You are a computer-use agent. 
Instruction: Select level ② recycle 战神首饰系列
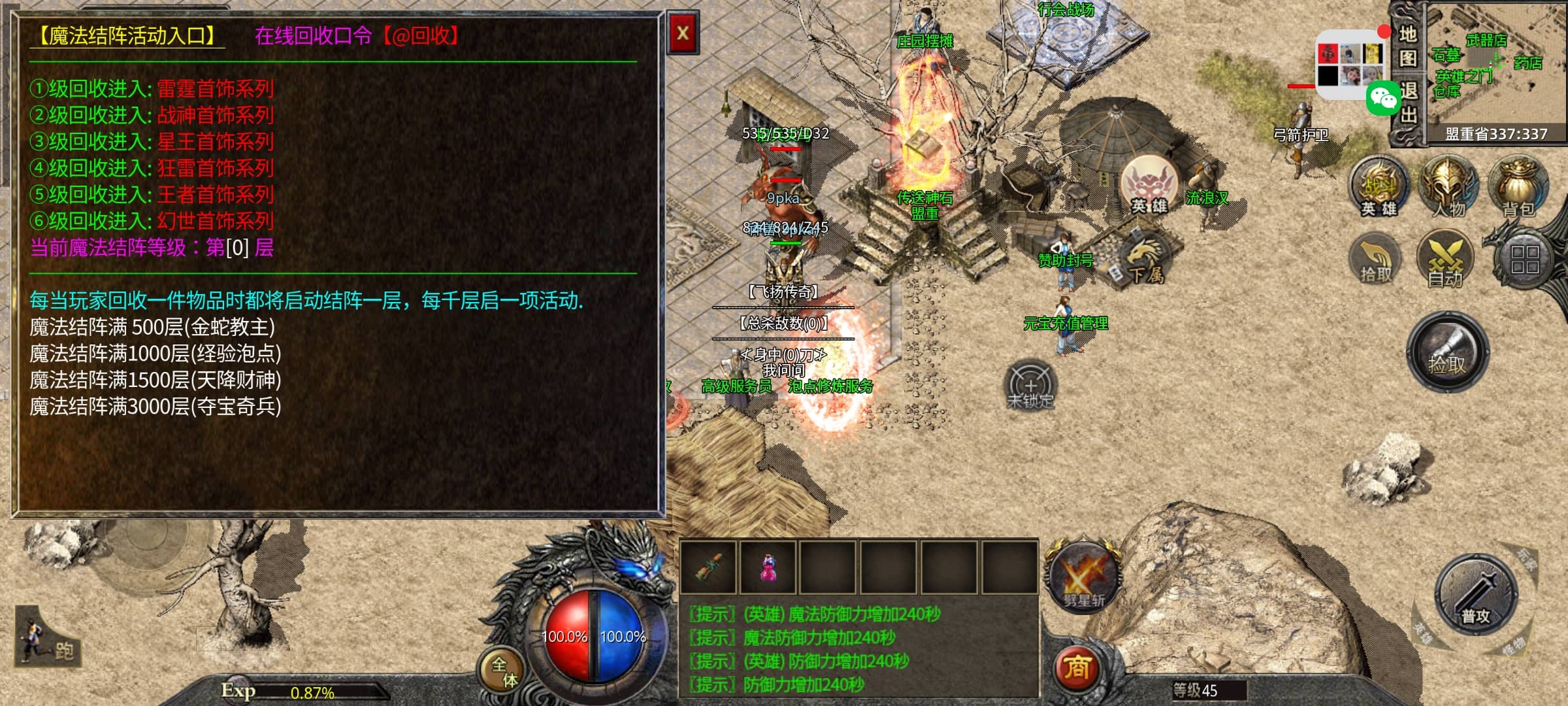click(x=215, y=116)
